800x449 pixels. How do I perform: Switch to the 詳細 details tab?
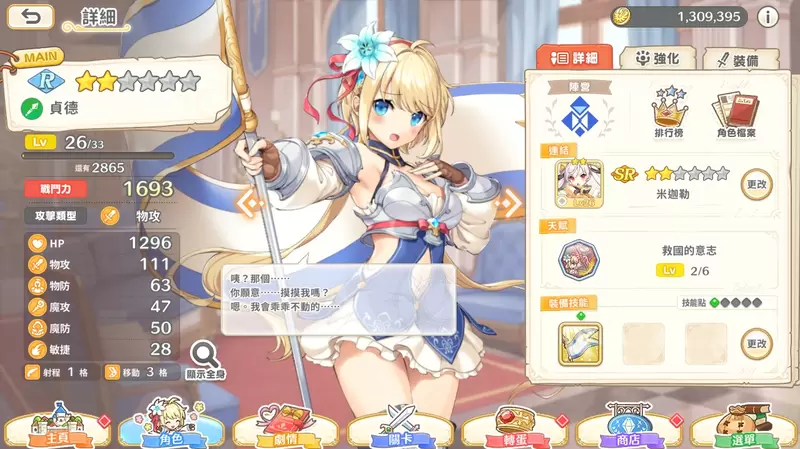(573, 59)
